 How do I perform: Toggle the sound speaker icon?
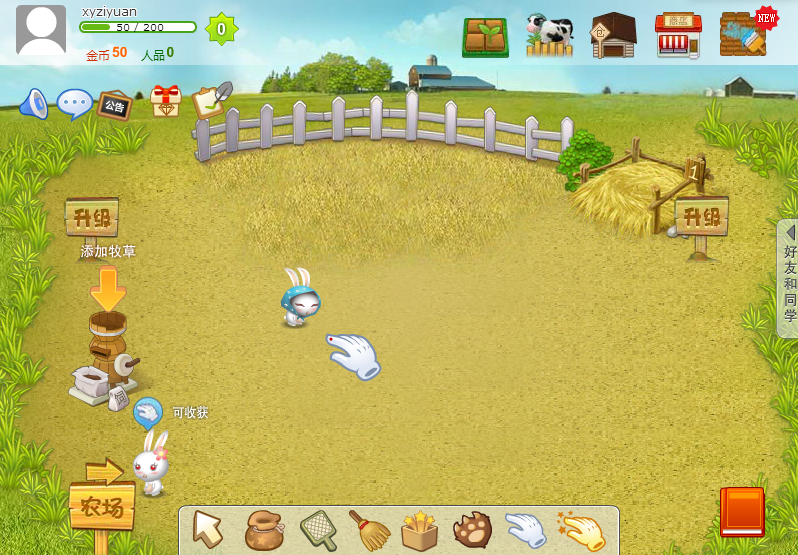click(33, 103)
